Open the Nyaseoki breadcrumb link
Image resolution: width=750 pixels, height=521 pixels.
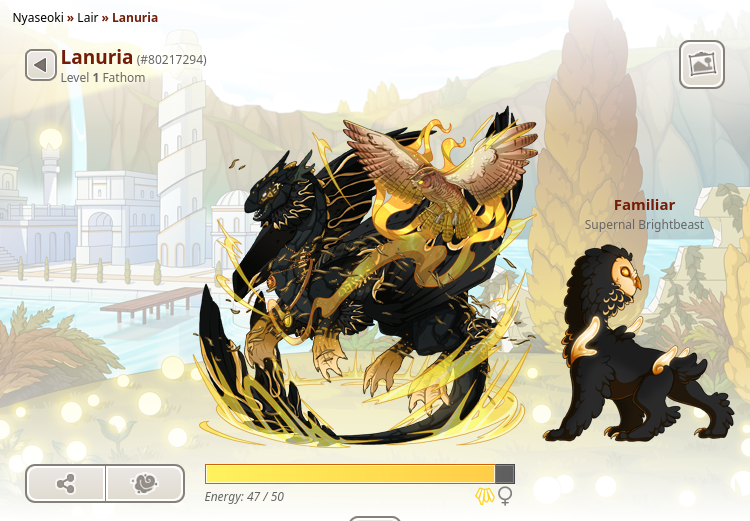39,18
